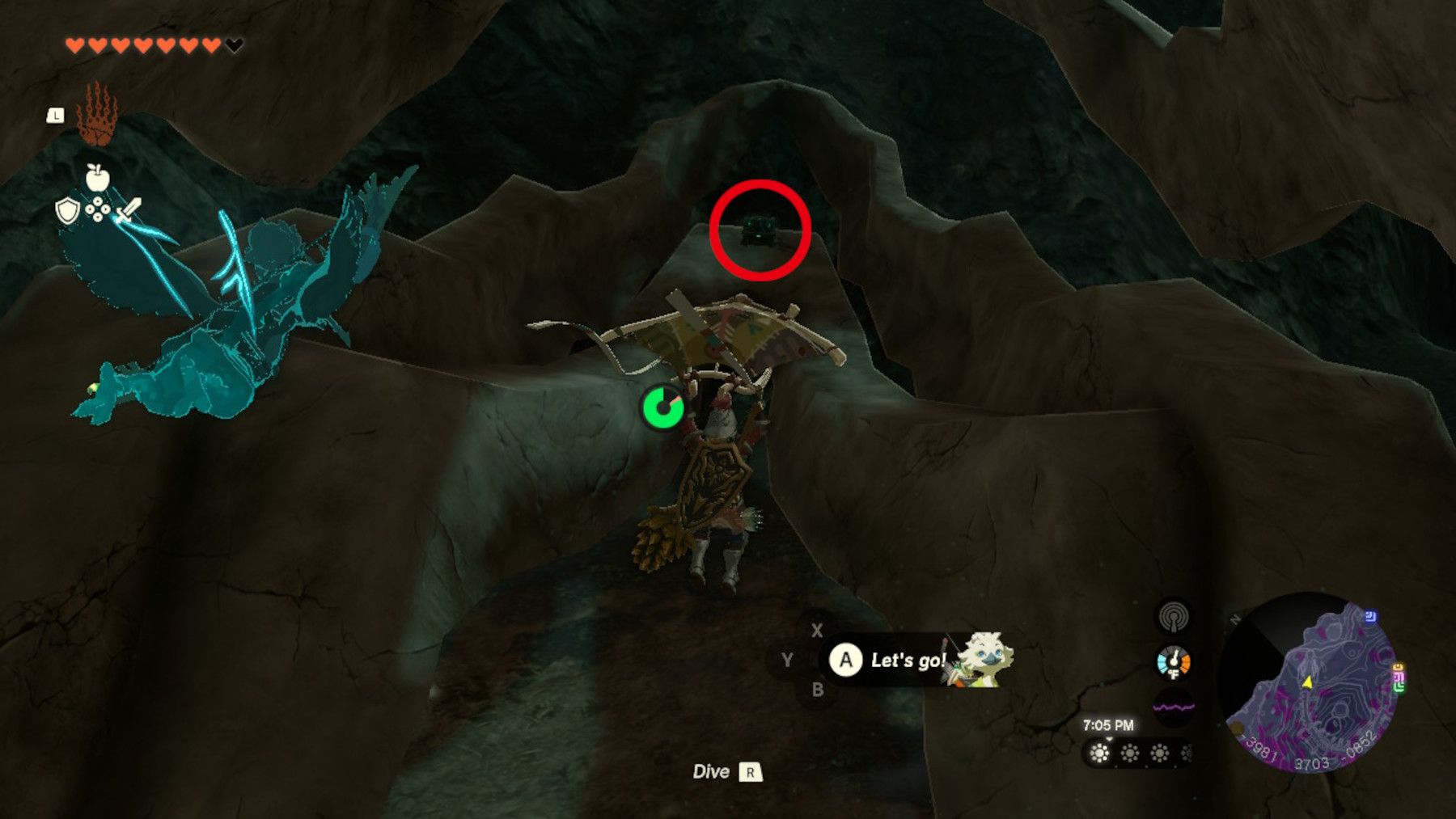Expand the weather forecast strip
The height and width of the screenshot is (819, 1456).
1141,754
